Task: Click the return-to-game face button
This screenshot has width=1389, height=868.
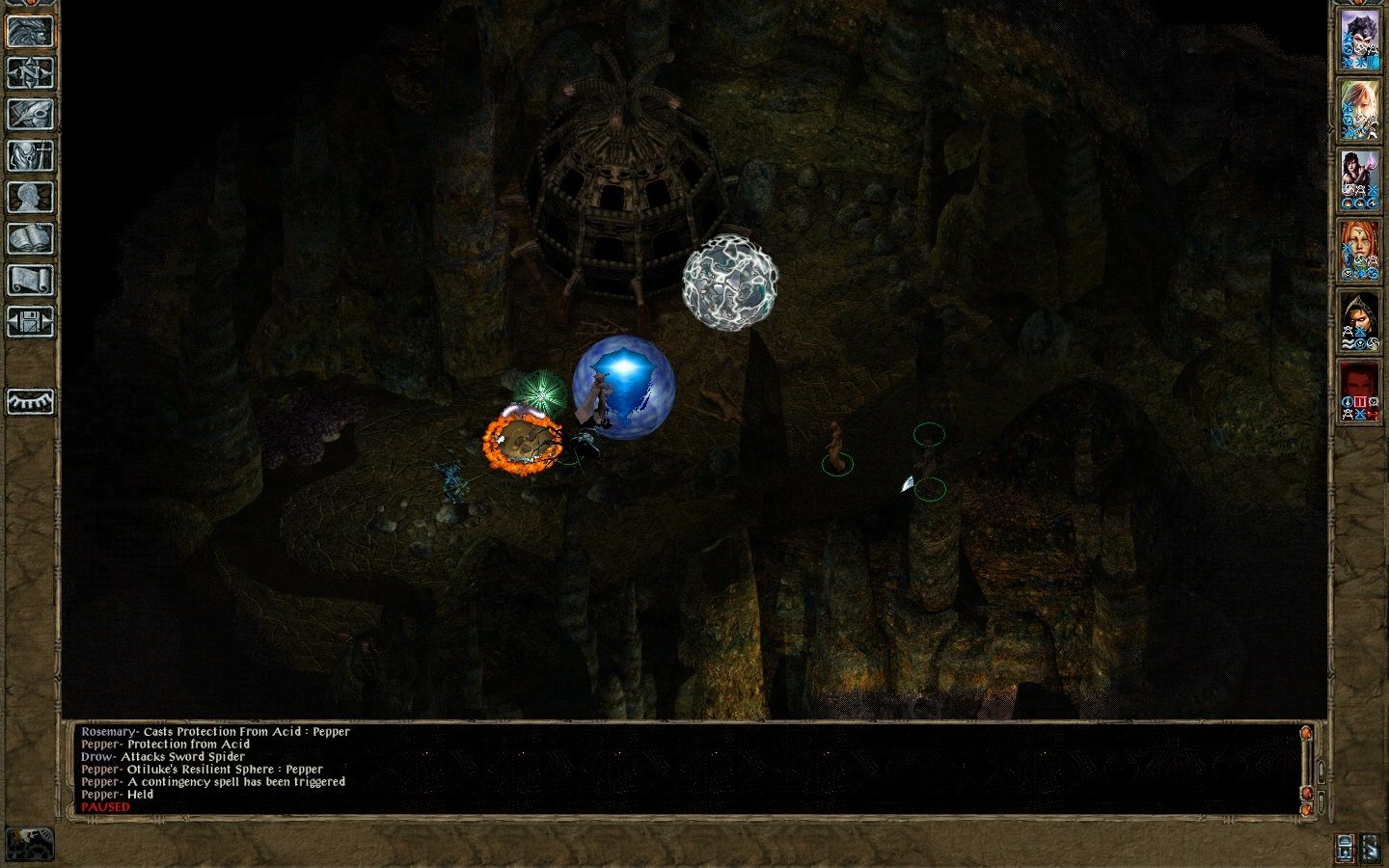Action: pyautogui.click(x=30, y=31)
